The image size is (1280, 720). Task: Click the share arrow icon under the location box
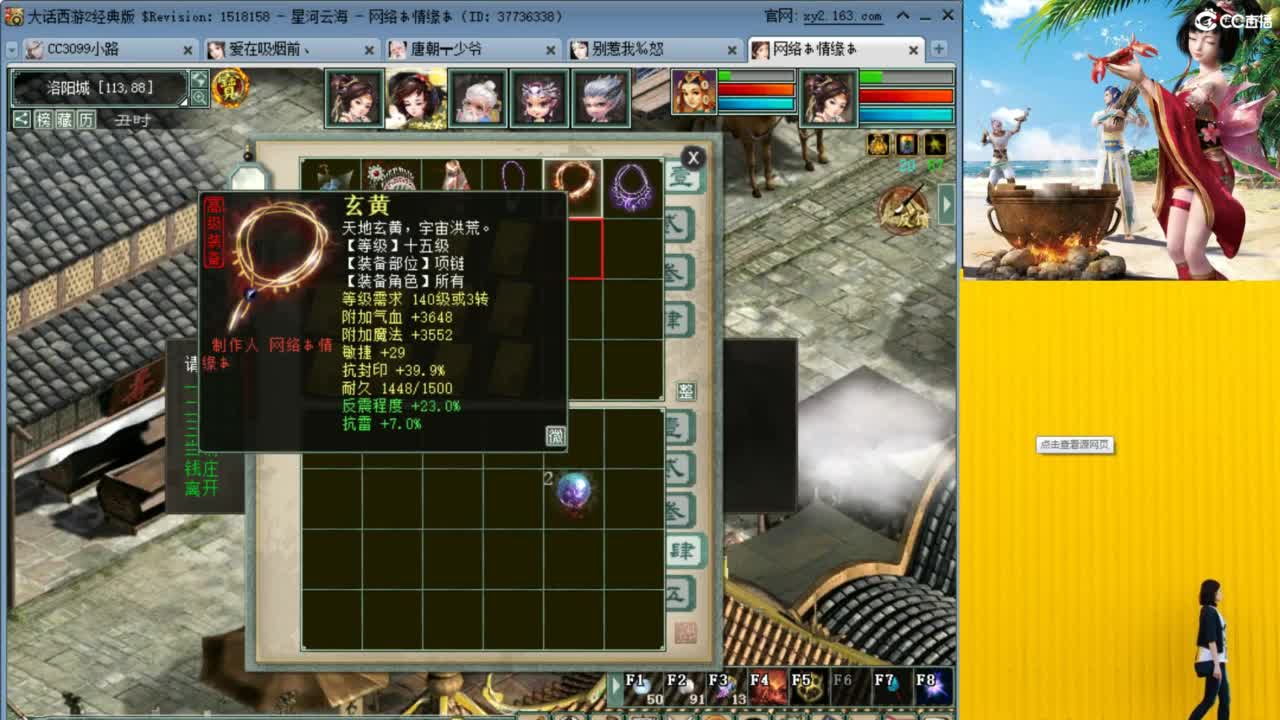(22, 119)
